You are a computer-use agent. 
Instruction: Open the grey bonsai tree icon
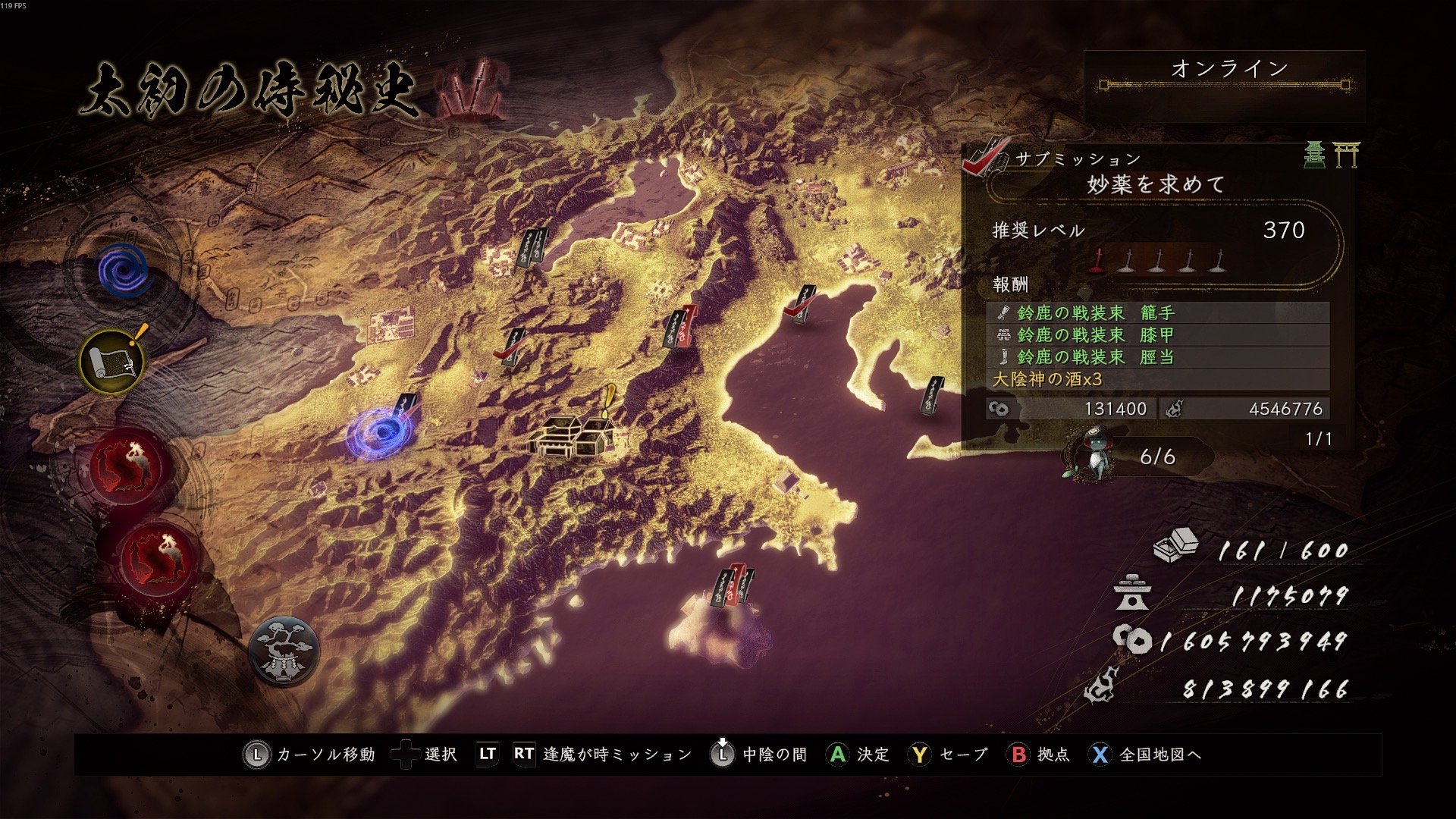(x=284, y=651)
